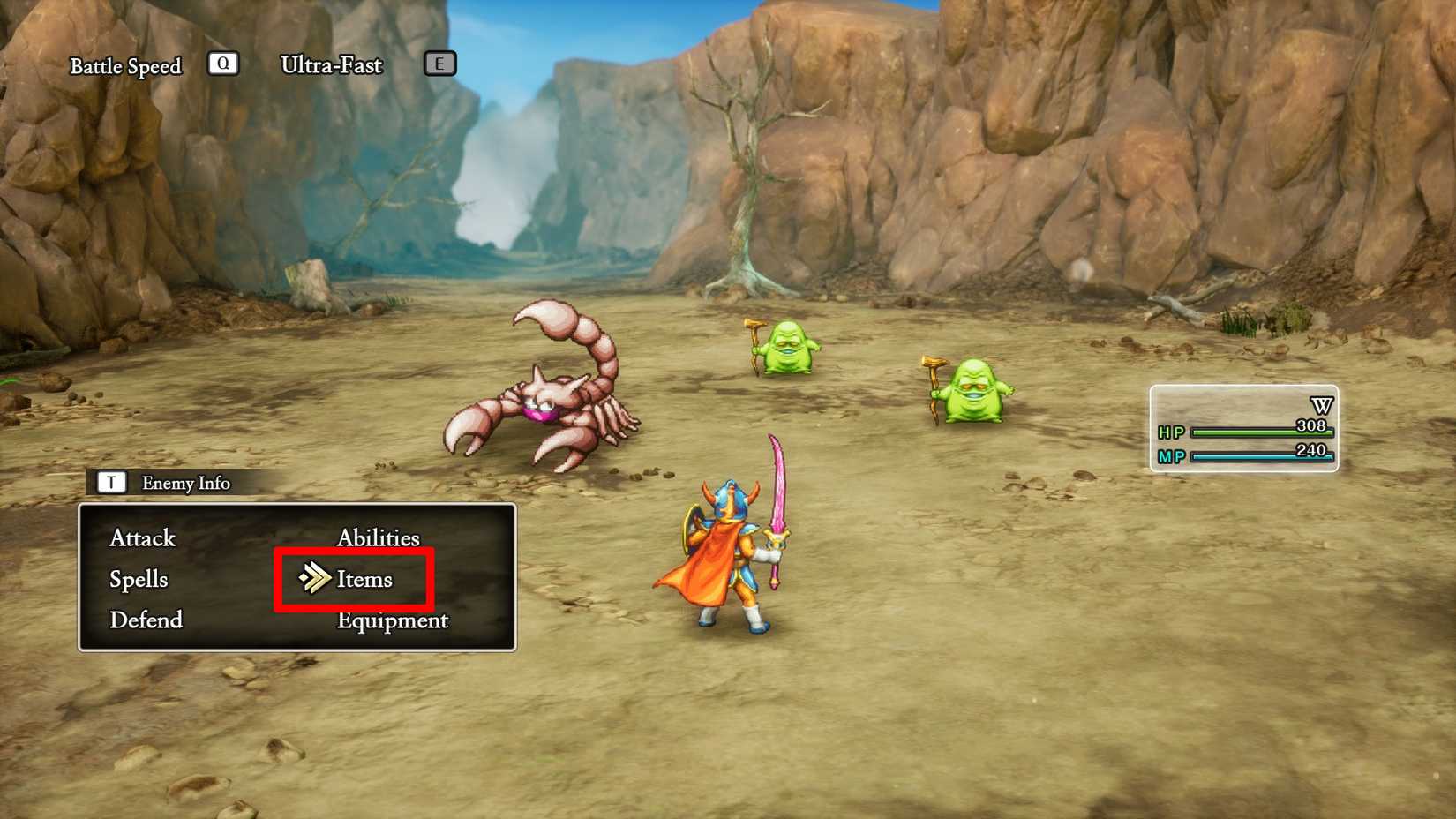Choose Defend from the battle menu
The width and height of the screenshot is (1456, 819).
point(146,620)
